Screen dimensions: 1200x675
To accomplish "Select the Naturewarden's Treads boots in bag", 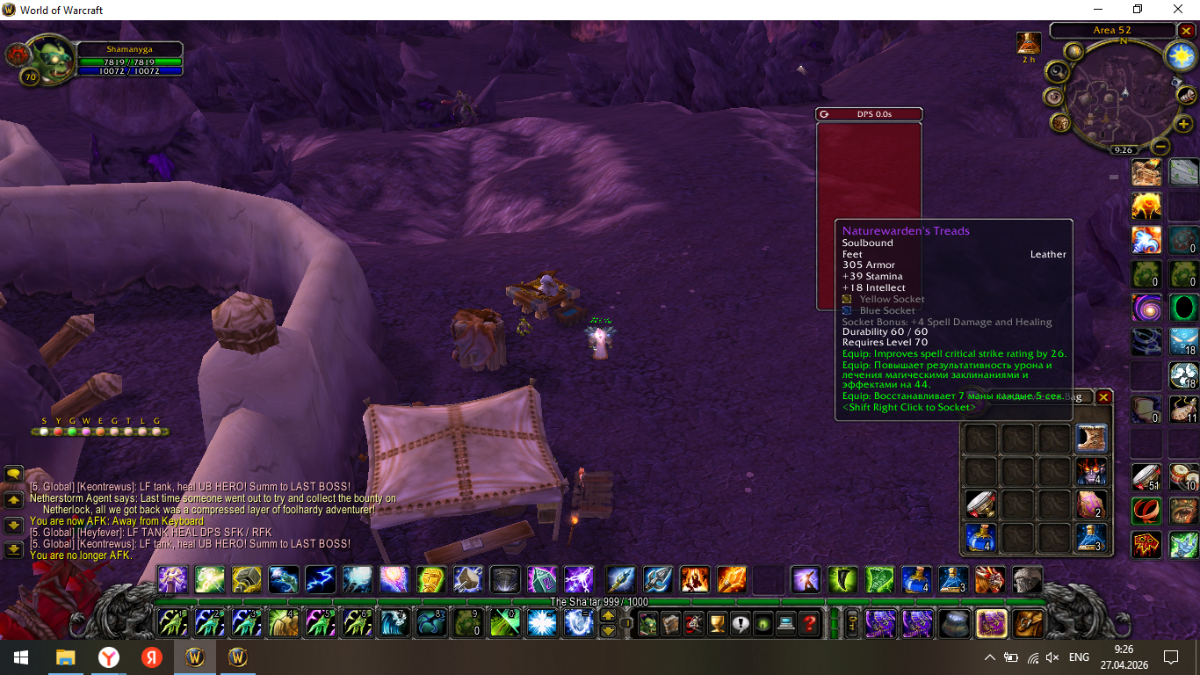I will pos(1091,438).
